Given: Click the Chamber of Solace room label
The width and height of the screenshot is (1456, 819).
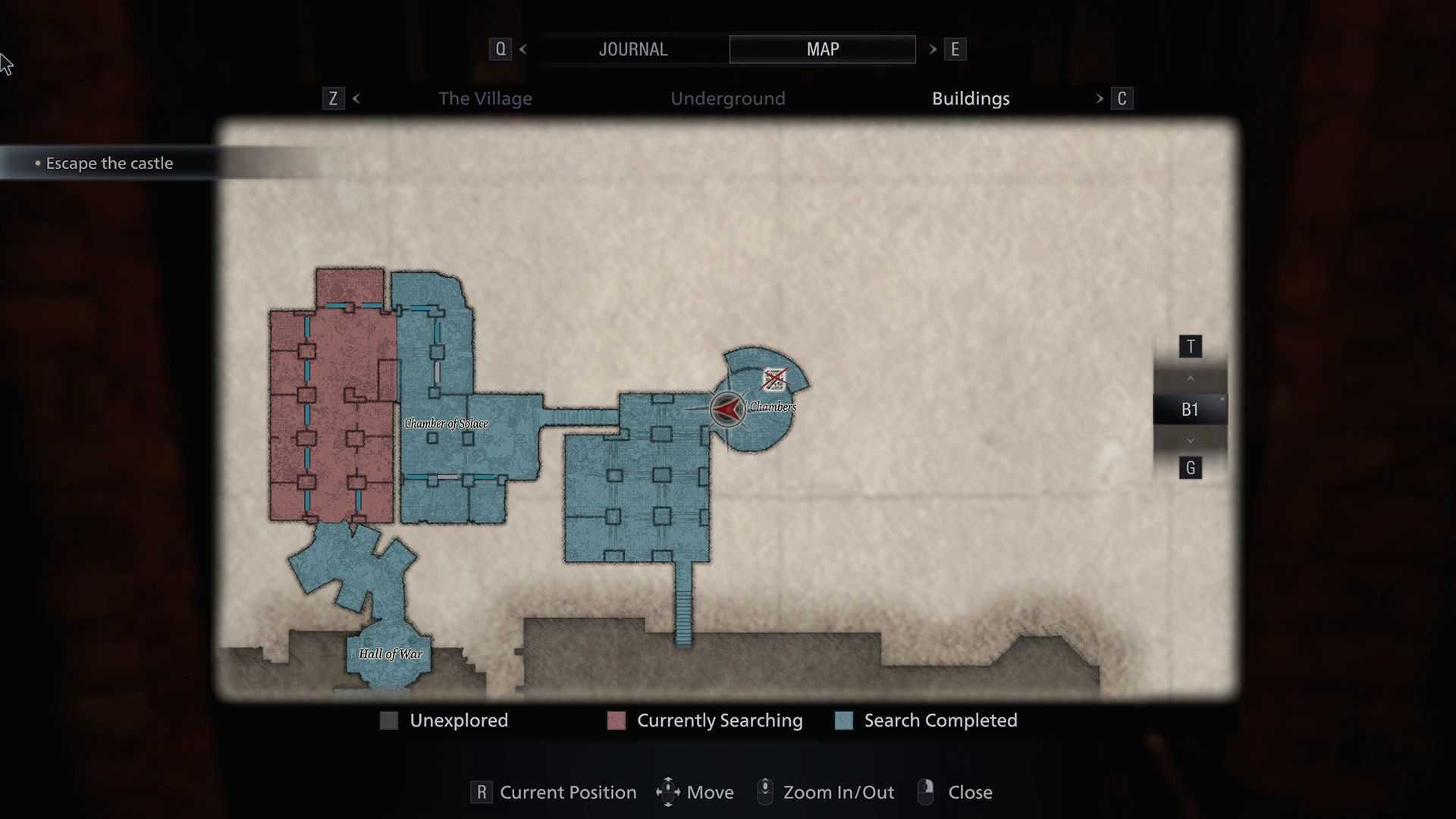Looking at the screenshot, I should point(446,423).
